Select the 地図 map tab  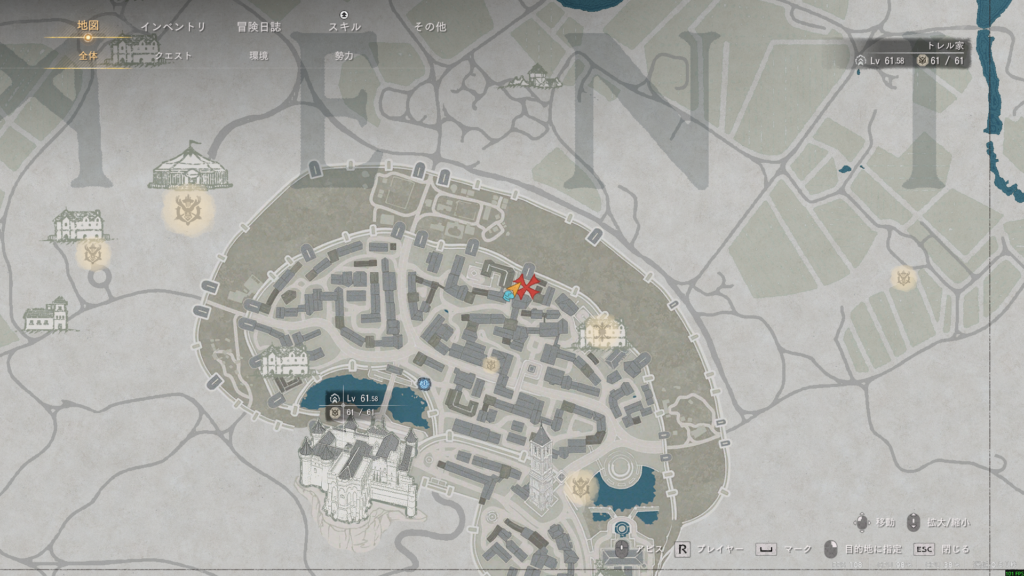pos(88,27)
